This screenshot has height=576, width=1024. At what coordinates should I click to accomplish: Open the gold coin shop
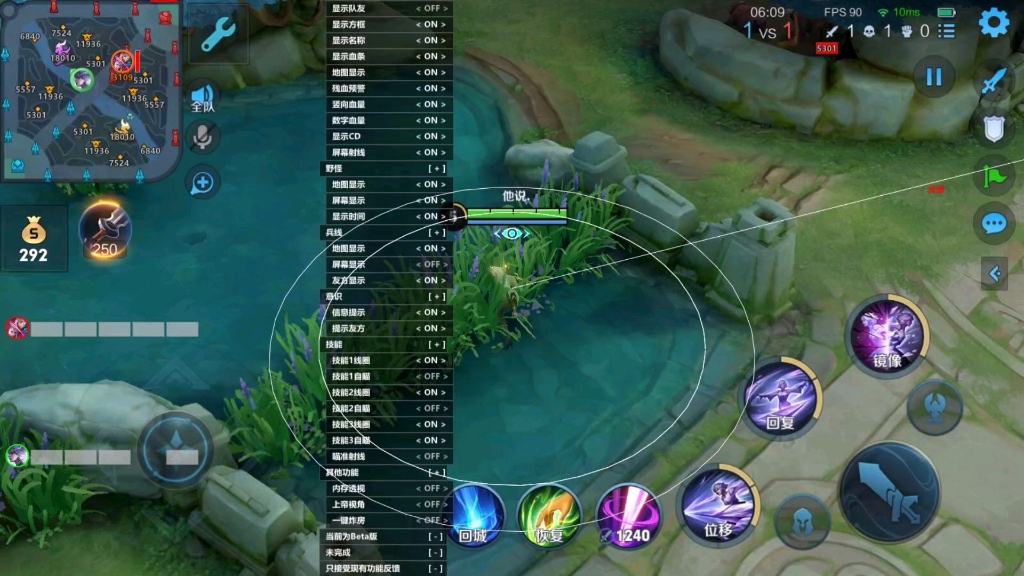click(34, 240)
